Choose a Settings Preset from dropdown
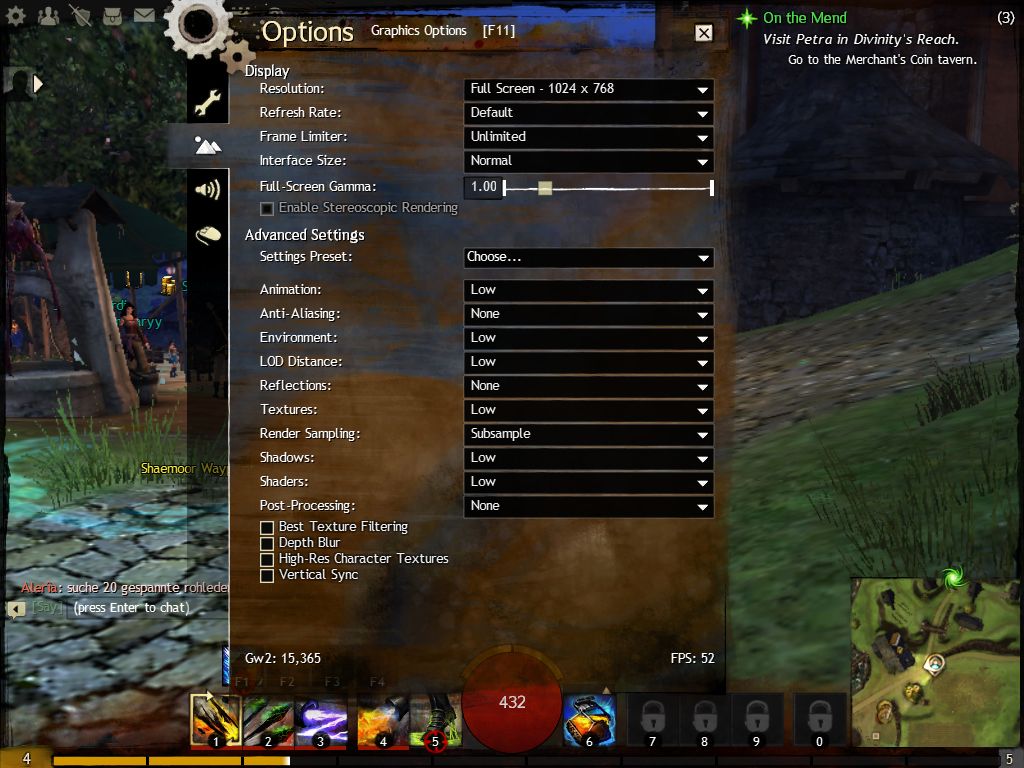The width and height of the screenshot is (1024, 768). (589, 257)
